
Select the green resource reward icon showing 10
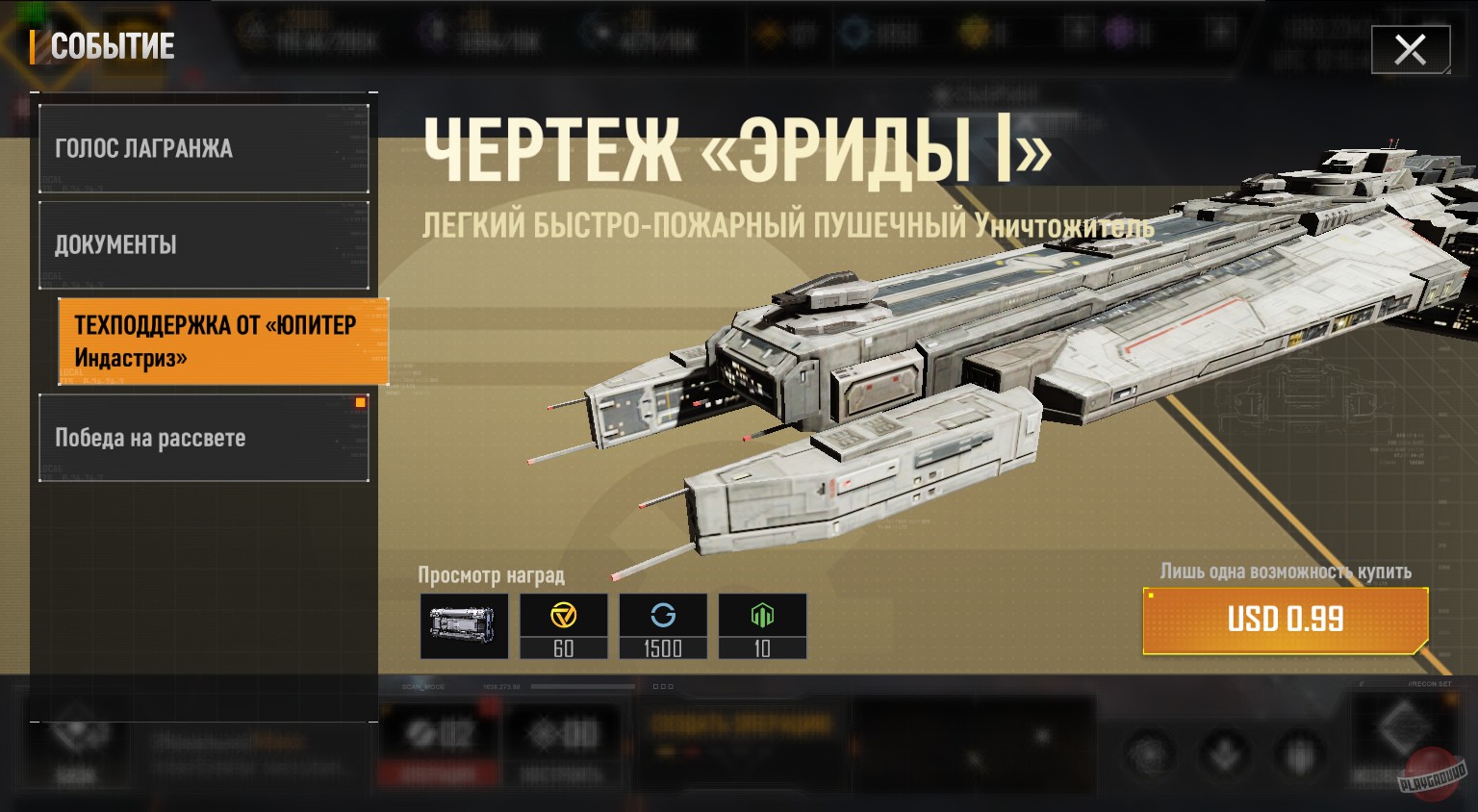click(762, 625)
